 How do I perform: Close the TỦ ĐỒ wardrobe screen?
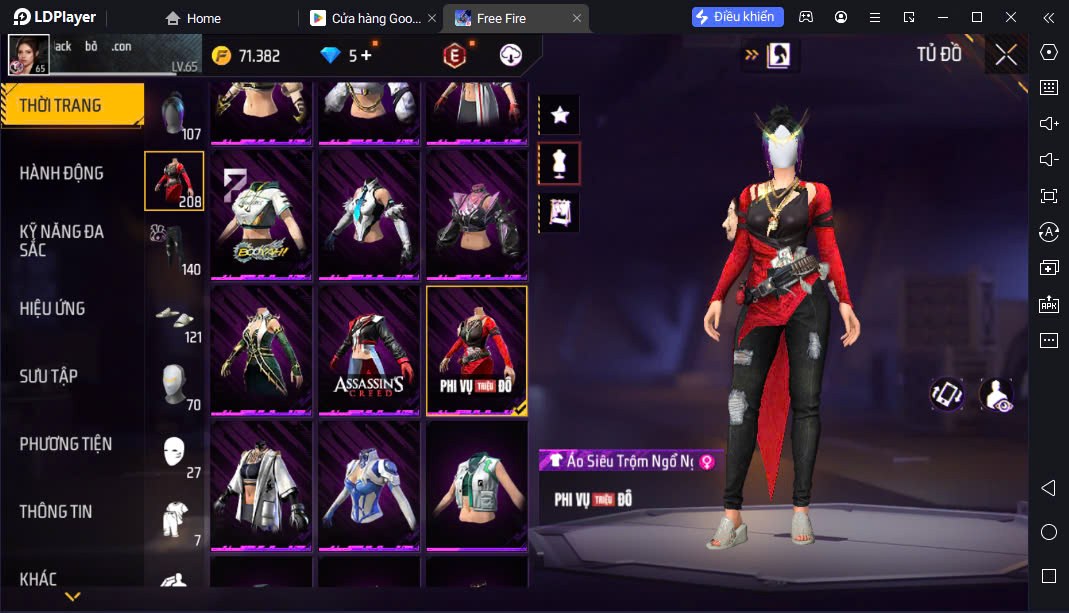point(1006,55)
